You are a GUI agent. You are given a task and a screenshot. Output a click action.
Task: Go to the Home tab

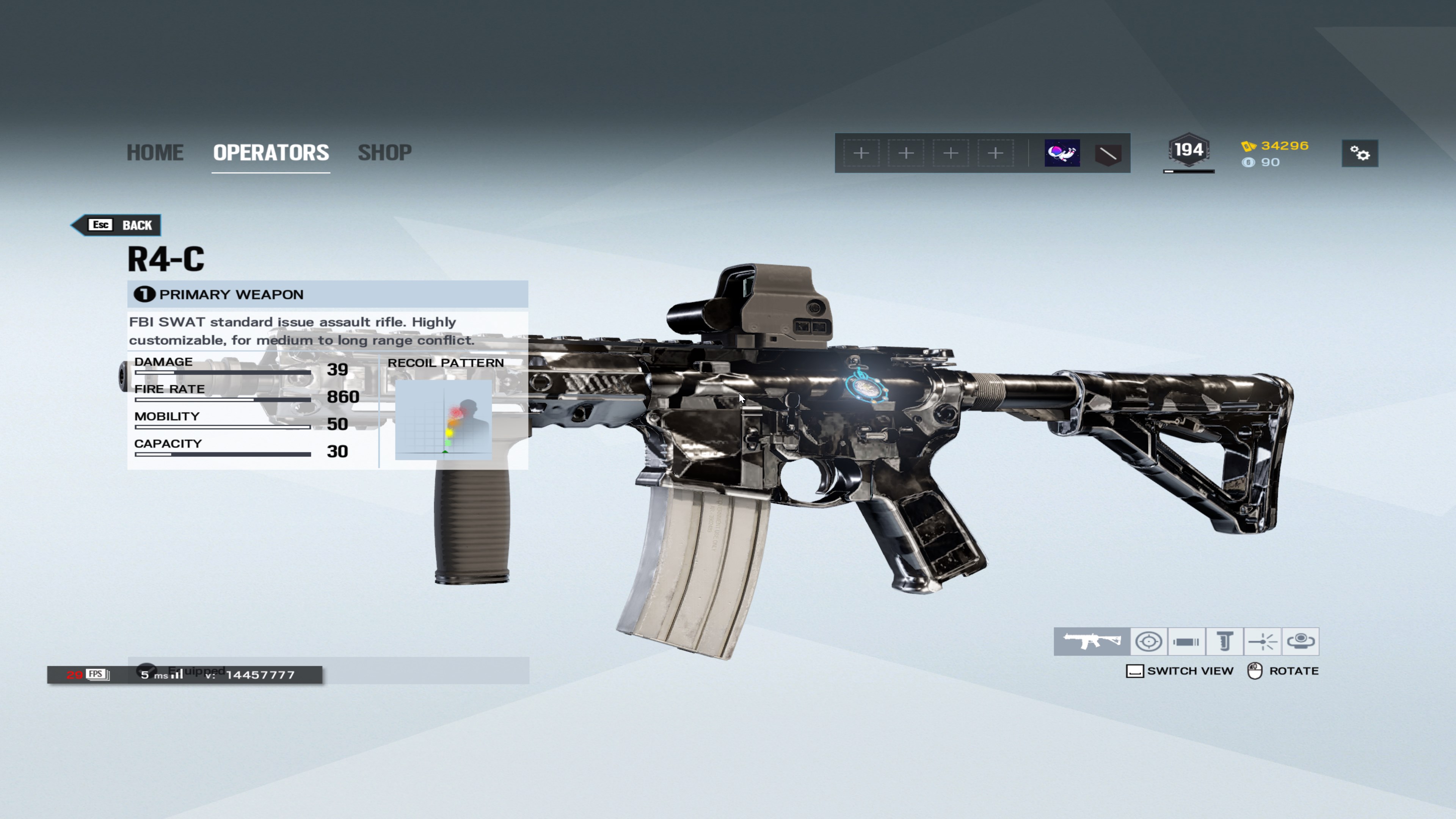155,152
